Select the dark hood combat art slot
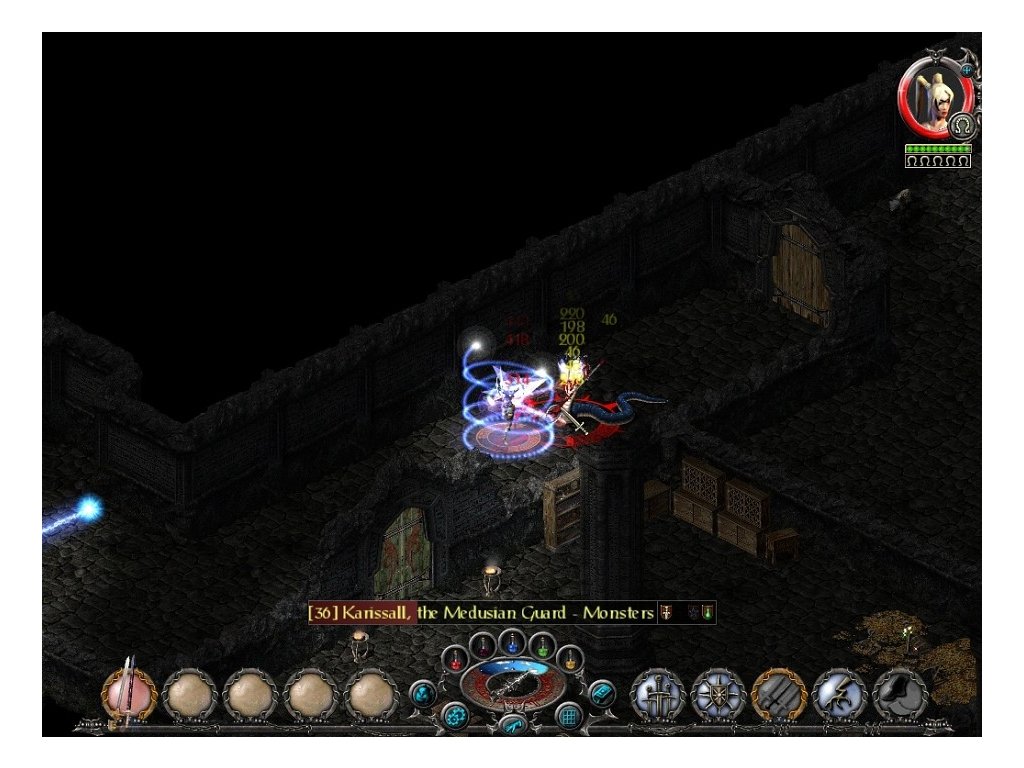 click(x=900, y=693)
